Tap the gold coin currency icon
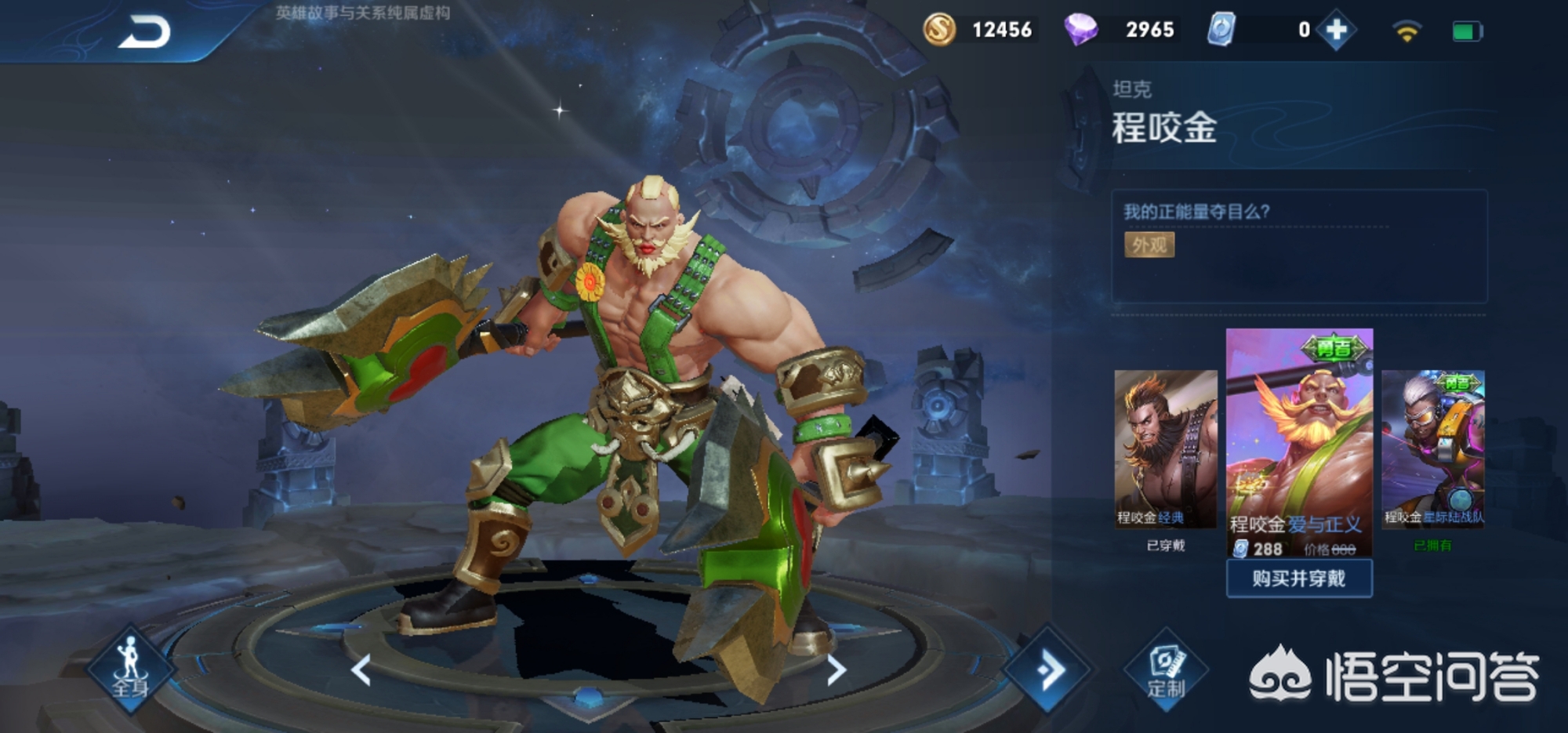The image size is (1568, 733). 939,30
